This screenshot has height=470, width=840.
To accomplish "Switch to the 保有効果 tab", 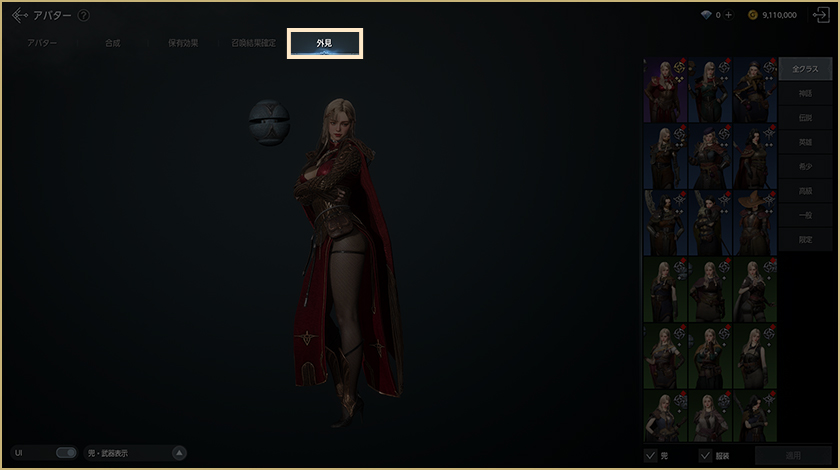I will (x=182, y=44).
